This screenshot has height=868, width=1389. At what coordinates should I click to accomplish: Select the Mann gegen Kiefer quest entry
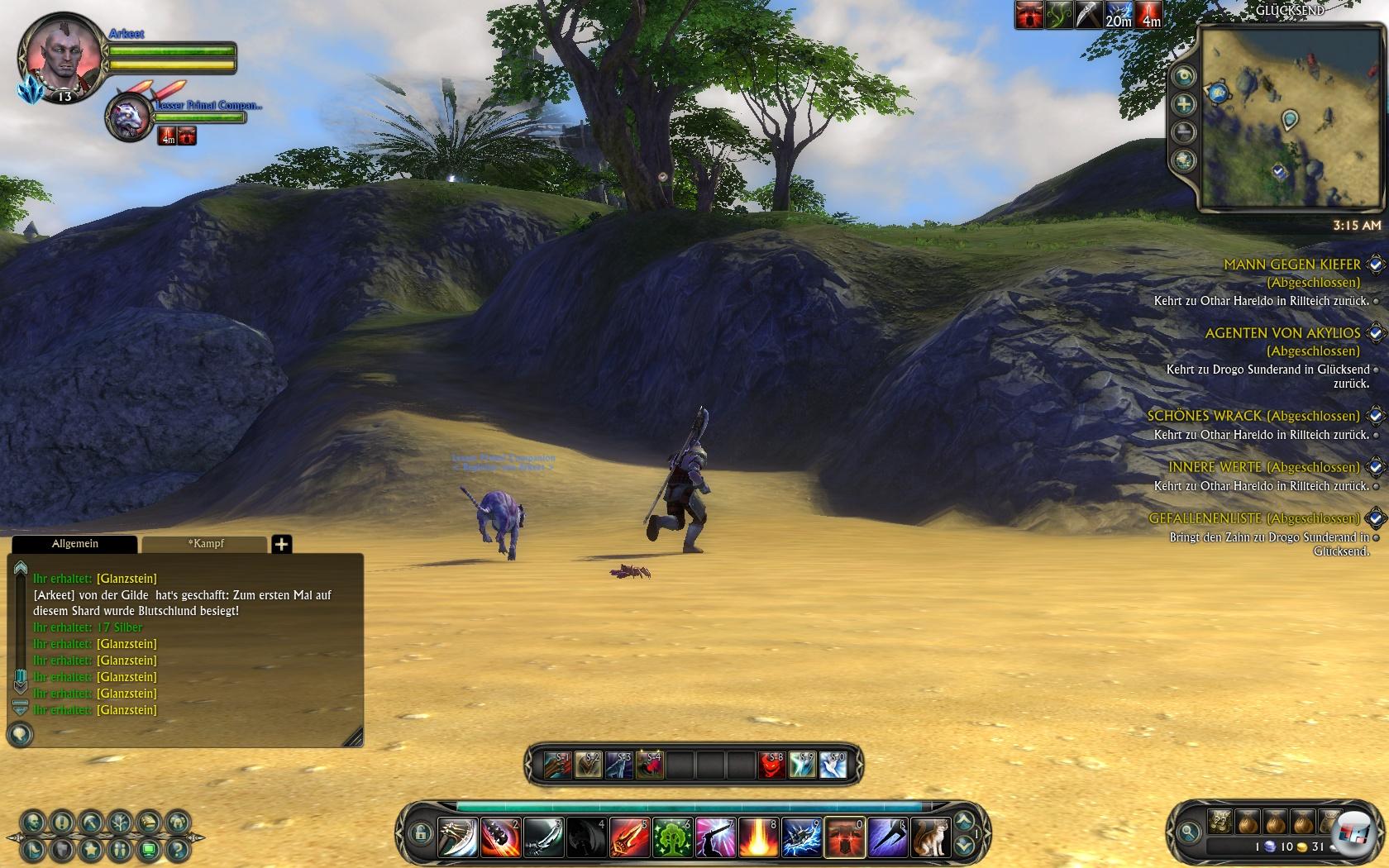1291,265
